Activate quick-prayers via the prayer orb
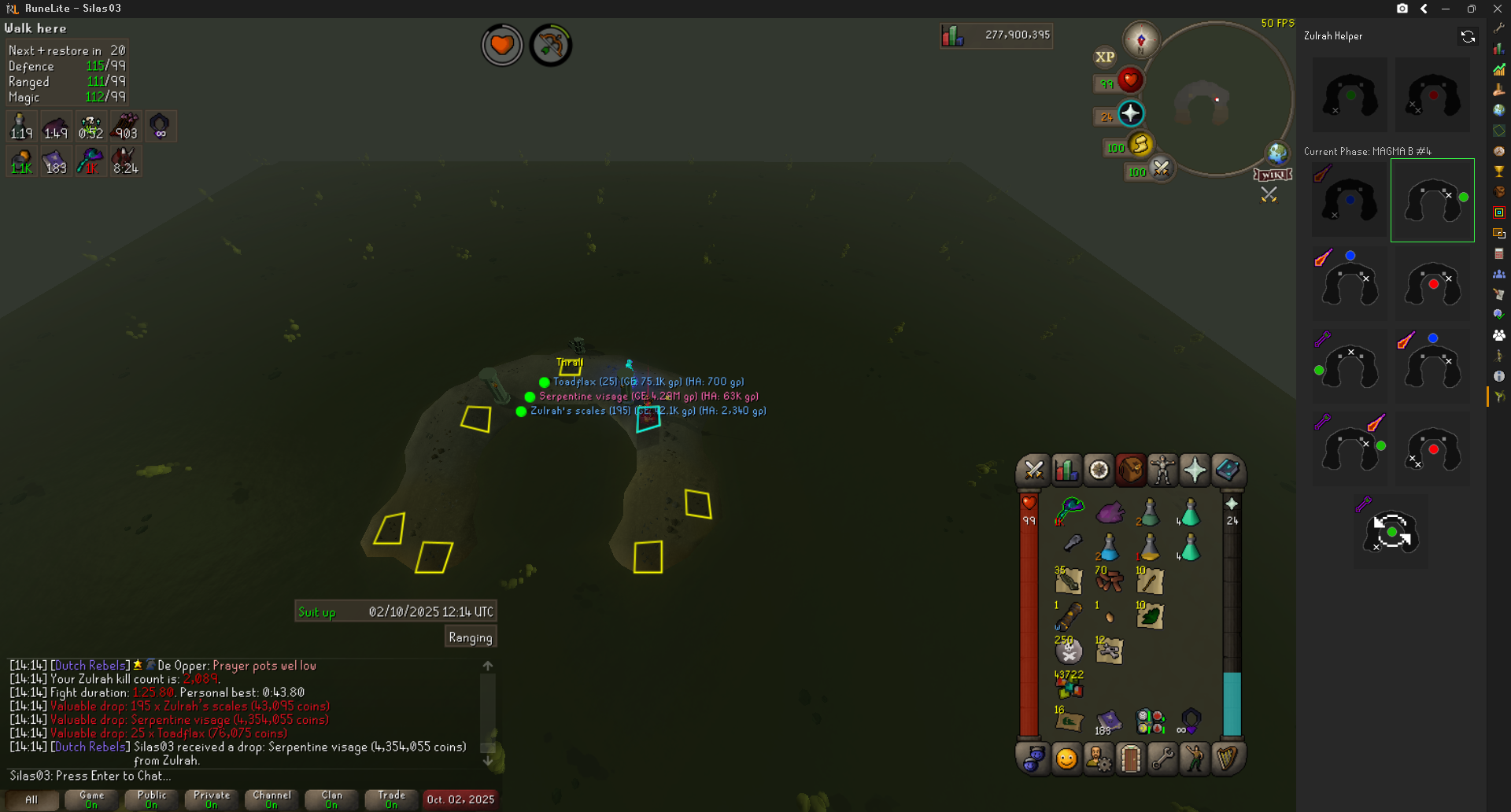This screenshot has width=1511, height=812. pyautogui.click(x=1131, y=114)
